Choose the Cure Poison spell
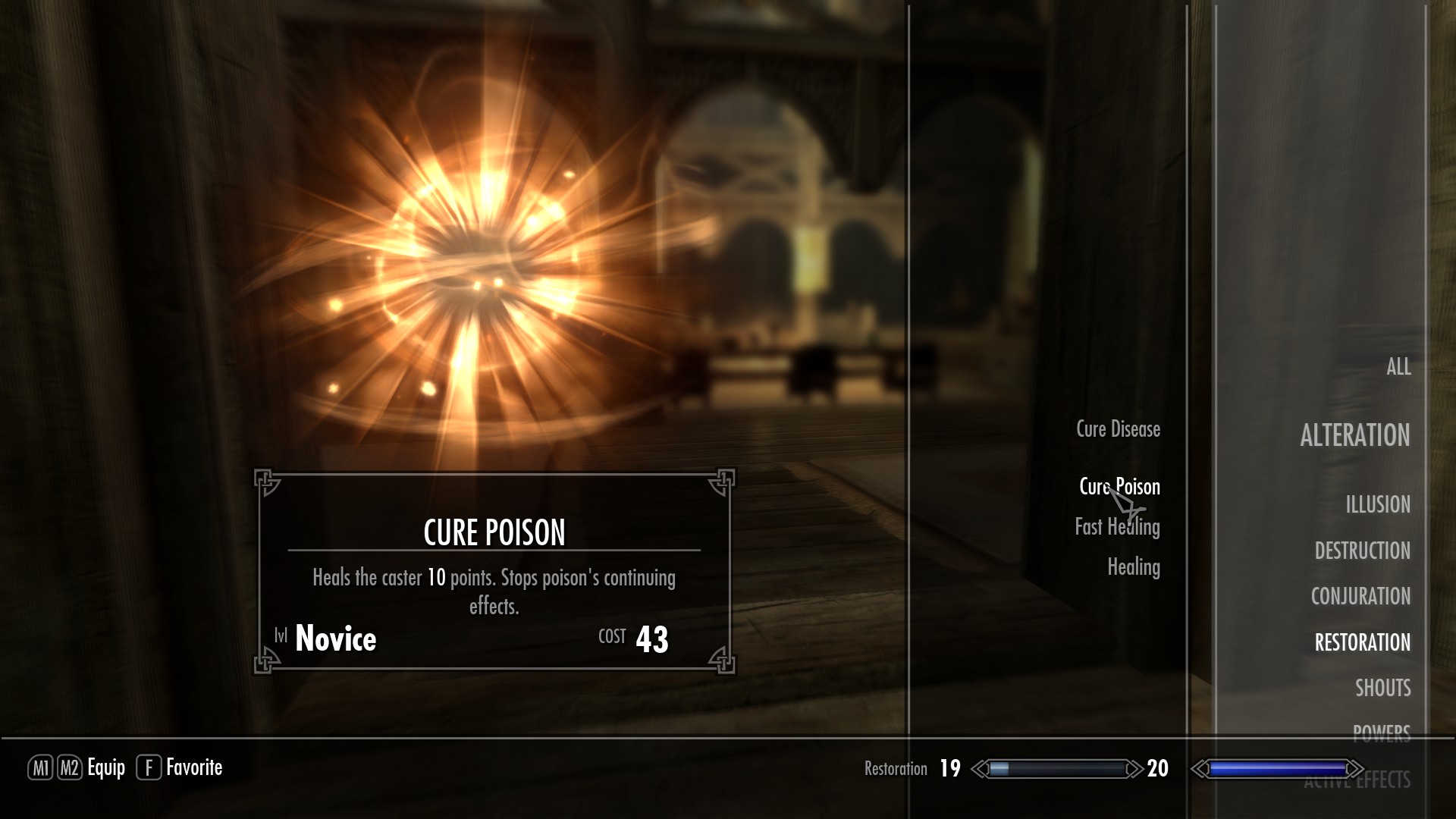This screenshot has height=819, width=1456. 1119,487
